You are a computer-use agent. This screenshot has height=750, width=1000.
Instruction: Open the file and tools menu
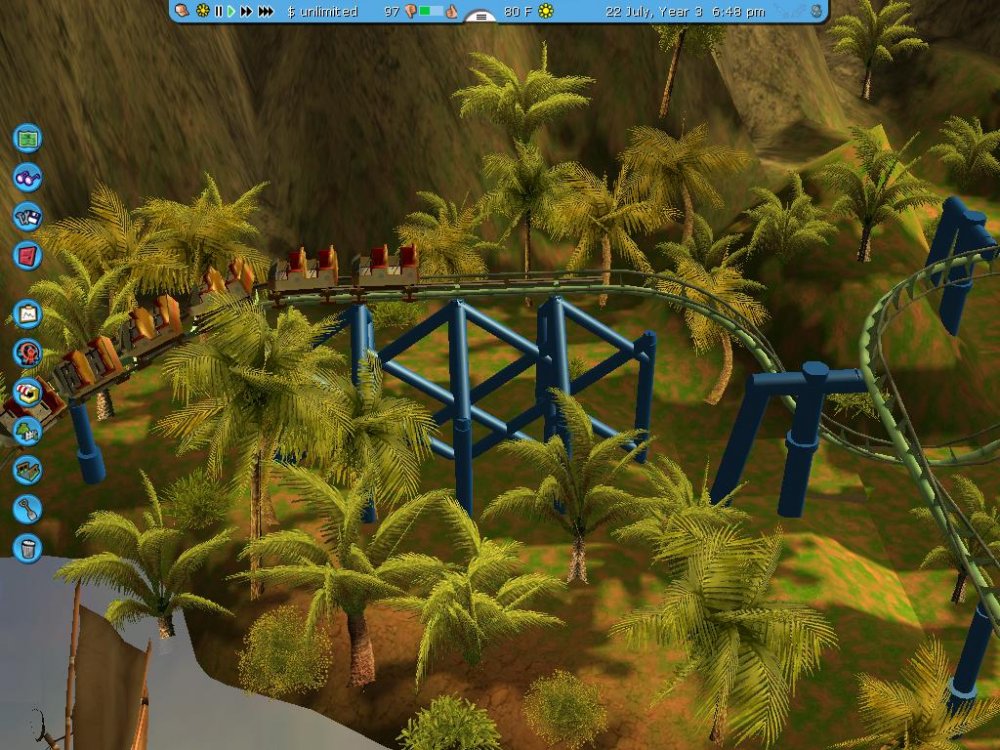point(27,217)
